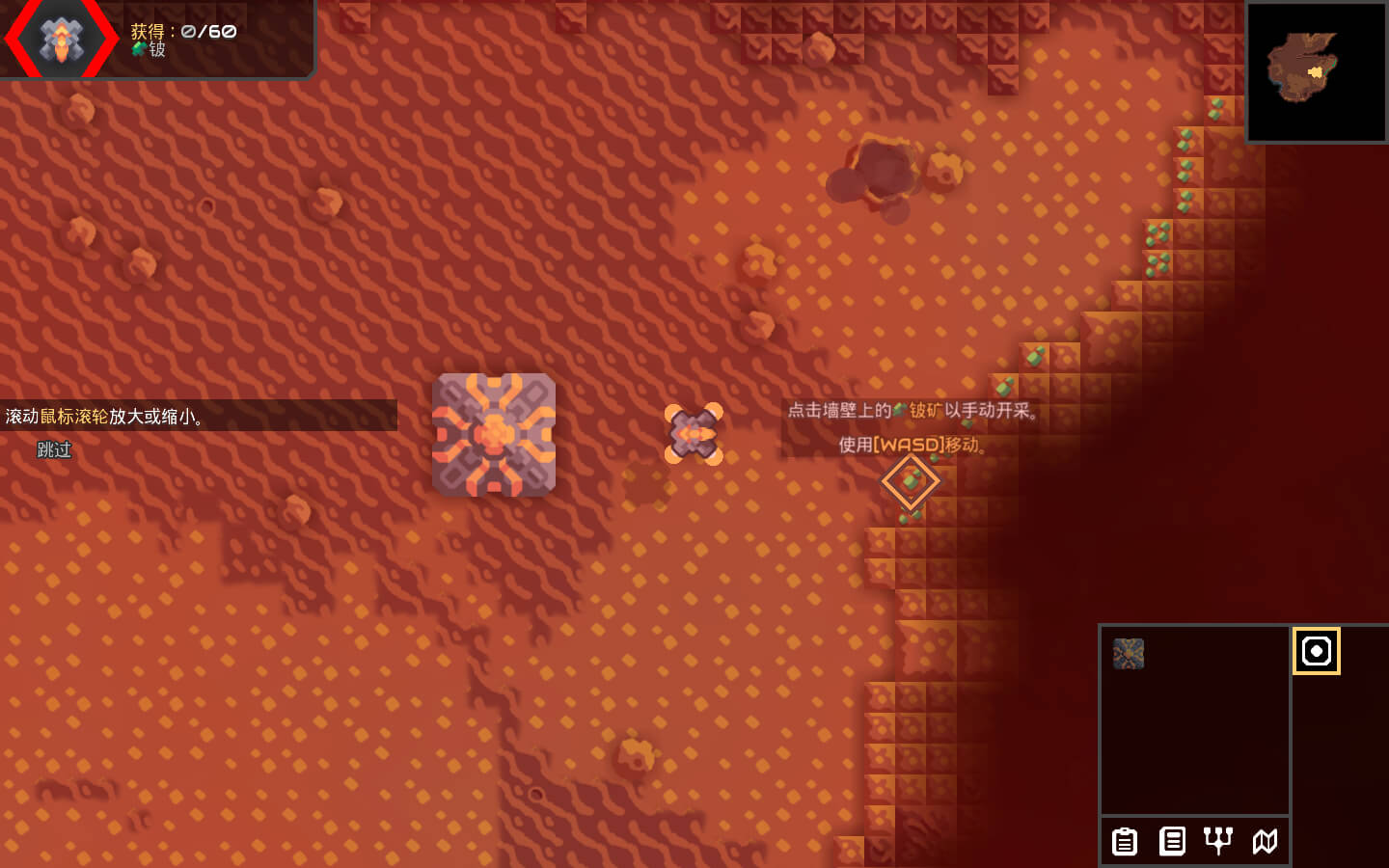Show the tech tree

(x=1218, y=841)
